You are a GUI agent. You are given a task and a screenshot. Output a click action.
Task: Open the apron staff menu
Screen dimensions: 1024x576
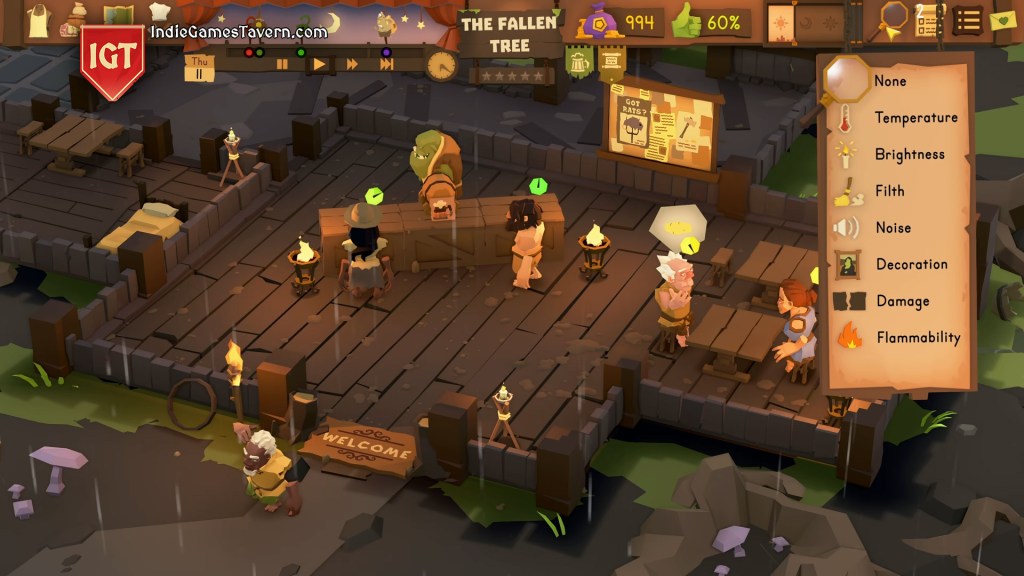point(38,20)
